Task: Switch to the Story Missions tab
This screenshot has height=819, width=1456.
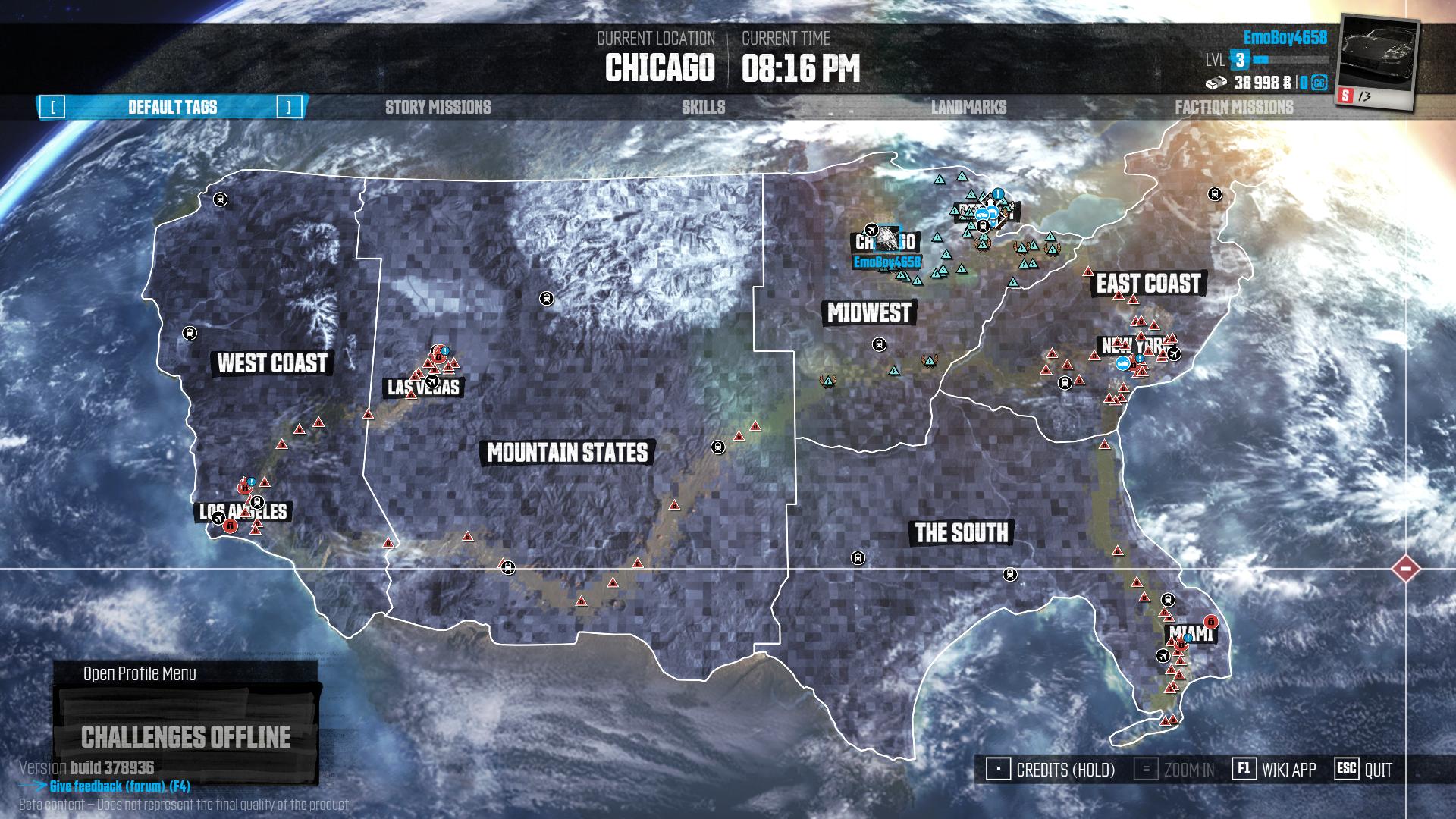Action: pos(438,108)
